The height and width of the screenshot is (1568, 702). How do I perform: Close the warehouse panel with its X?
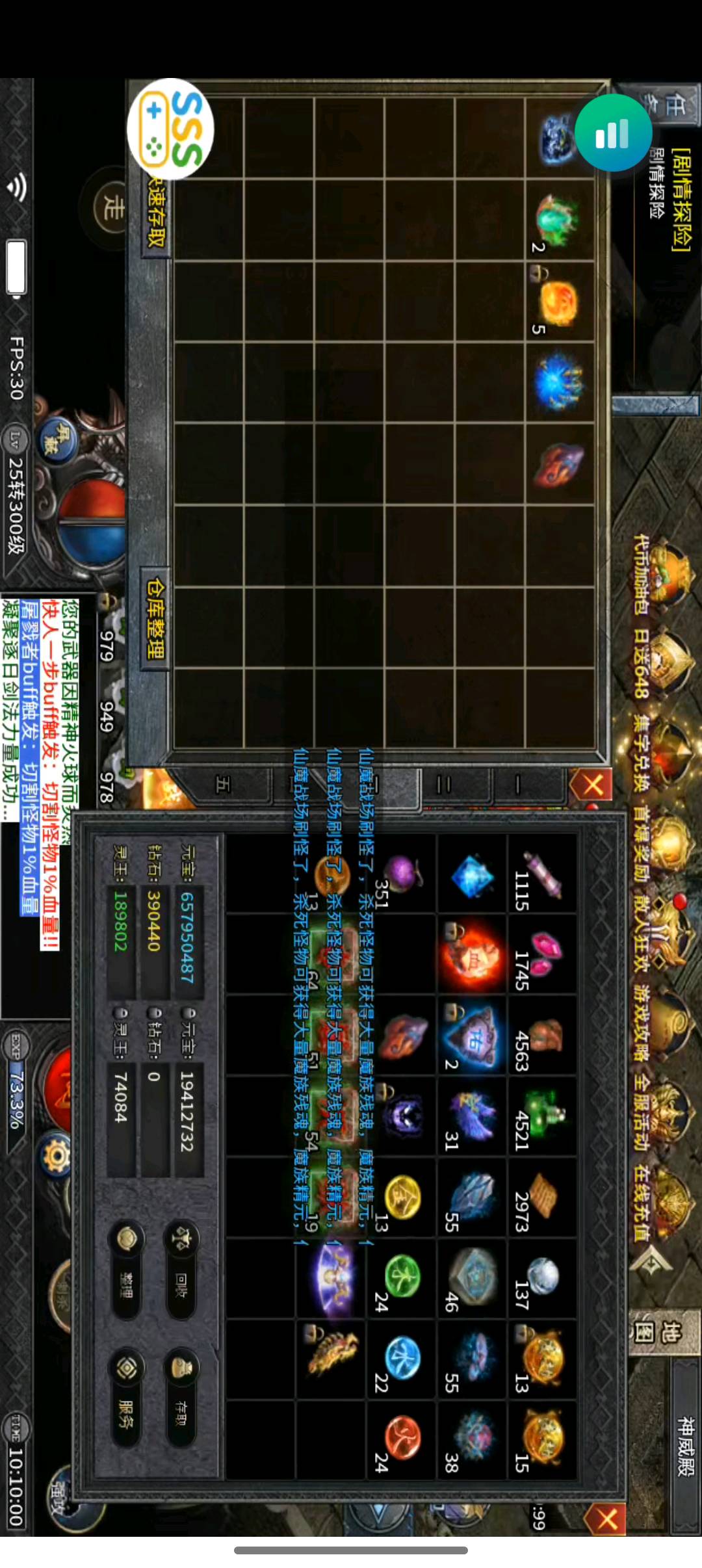tap(592, 785)
